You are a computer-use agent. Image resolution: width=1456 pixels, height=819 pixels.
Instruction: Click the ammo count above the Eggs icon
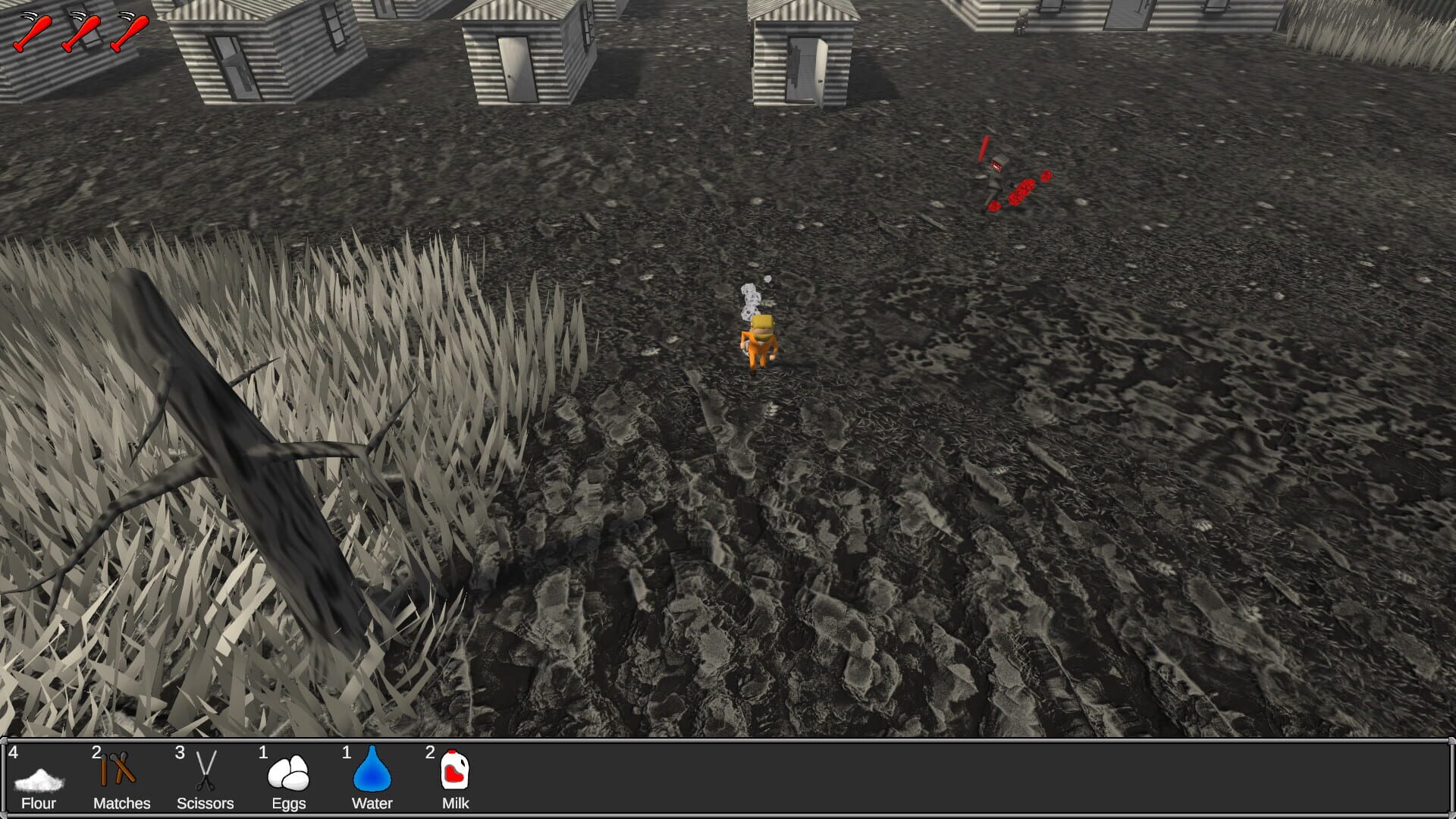[x=263, y=755]
